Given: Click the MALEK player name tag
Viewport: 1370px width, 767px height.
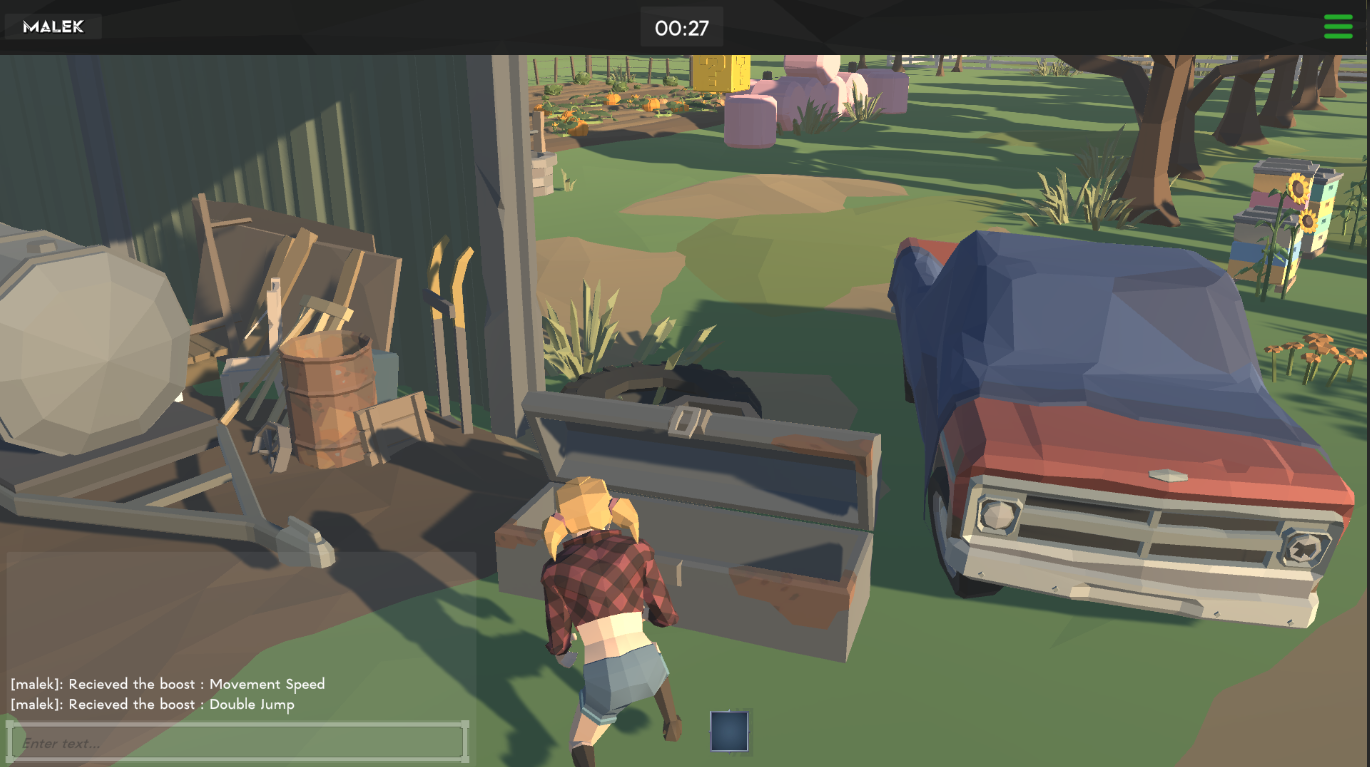Looking at the screenshot, I should [x=54, y=27].
